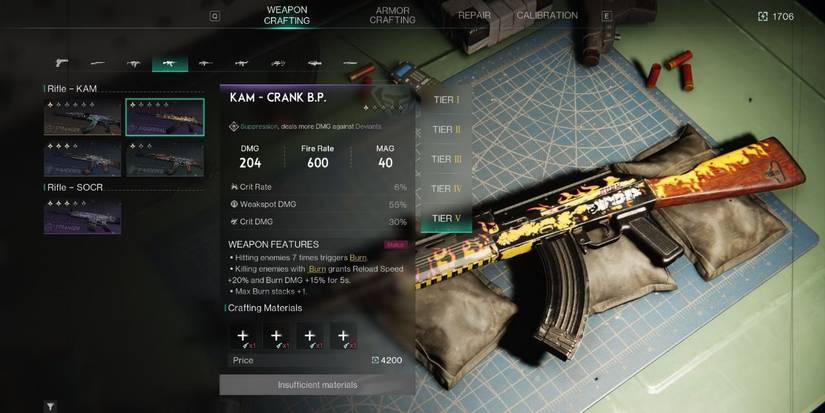This screenshot has width=825, height=413.
Task: Open the filter funnel icon
Action: tap(50, 407)
